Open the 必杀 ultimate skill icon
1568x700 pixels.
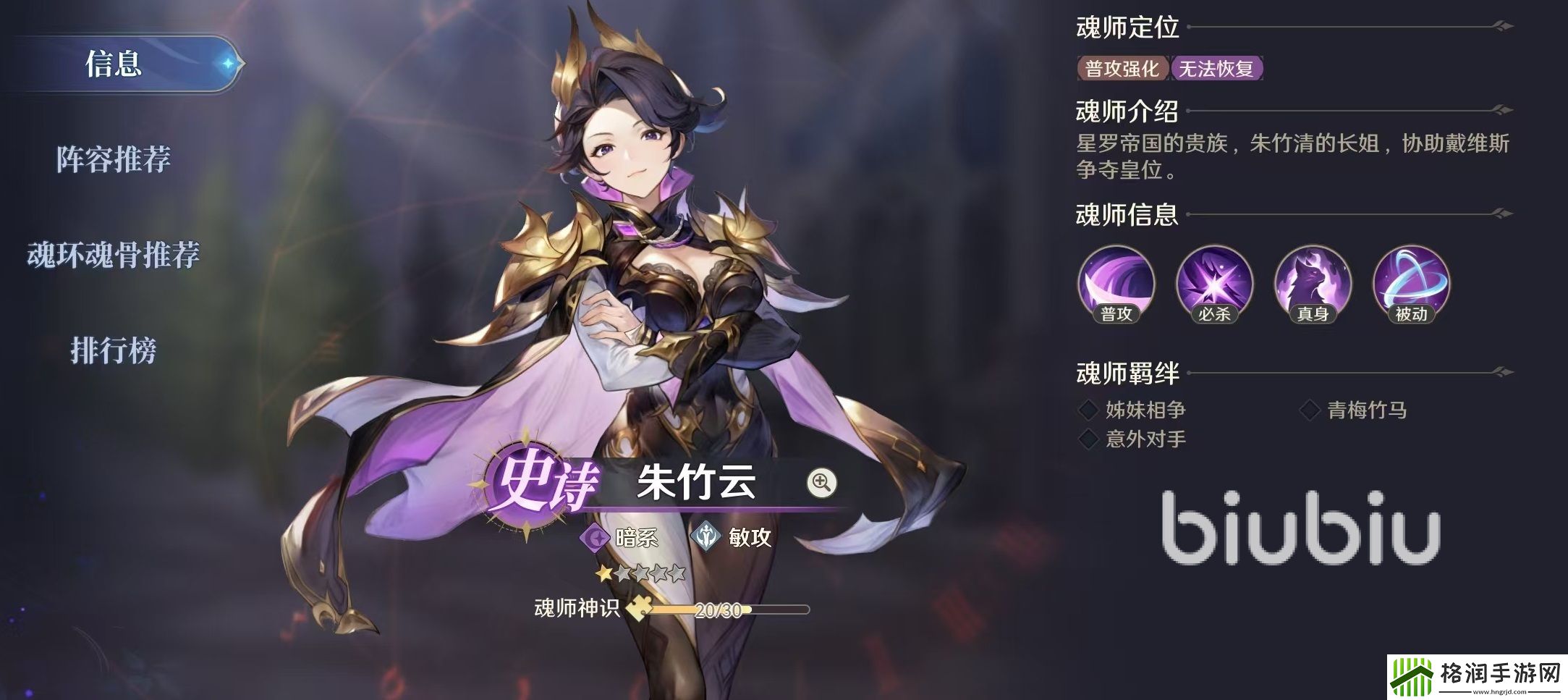[1214, 286]
